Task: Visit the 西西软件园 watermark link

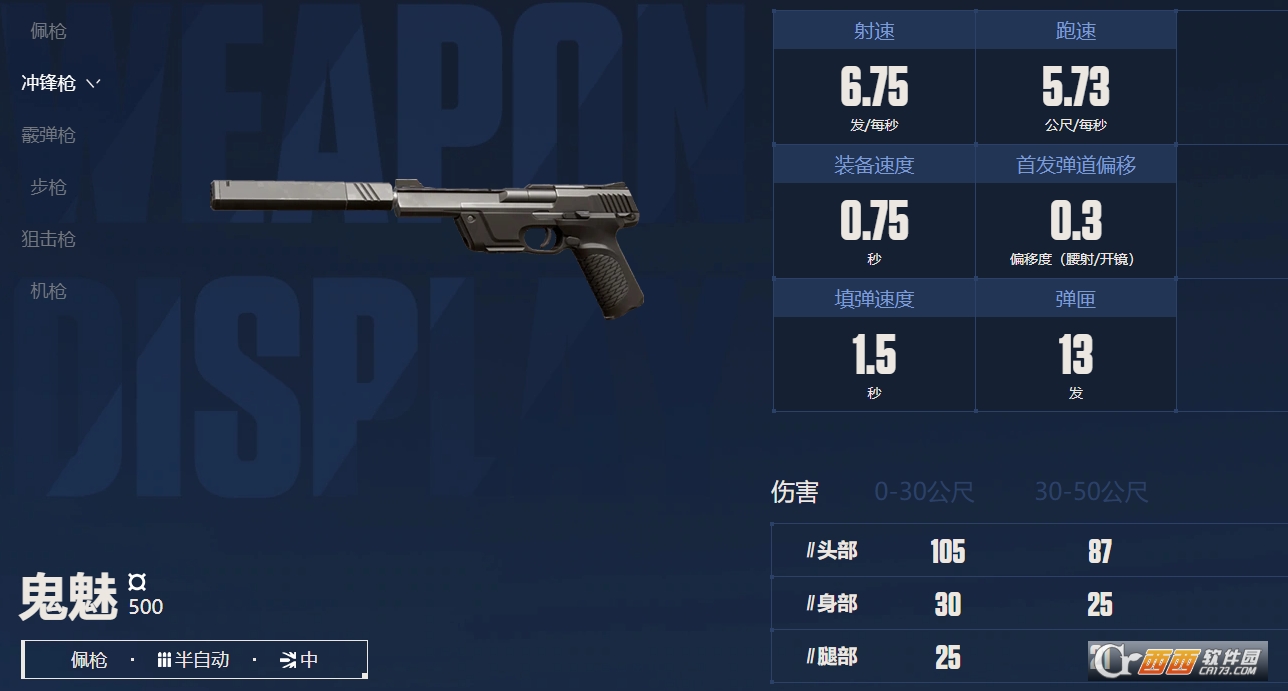Action: click(x=1180, y=660)
